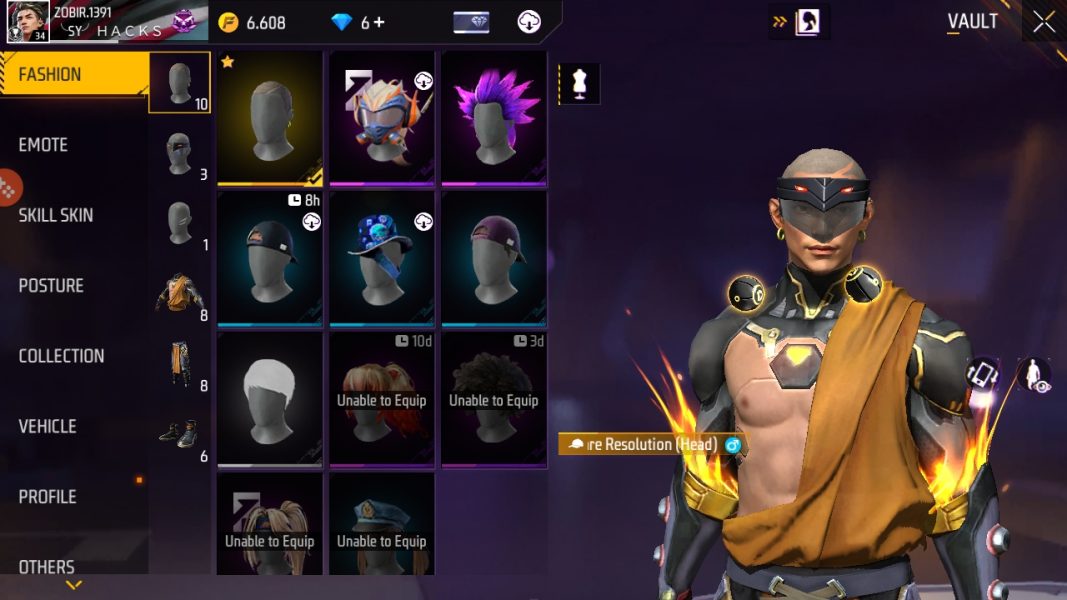The image size is (1067, 600).
Task: Equip the purple cap head item
Action: coord(494,259)
